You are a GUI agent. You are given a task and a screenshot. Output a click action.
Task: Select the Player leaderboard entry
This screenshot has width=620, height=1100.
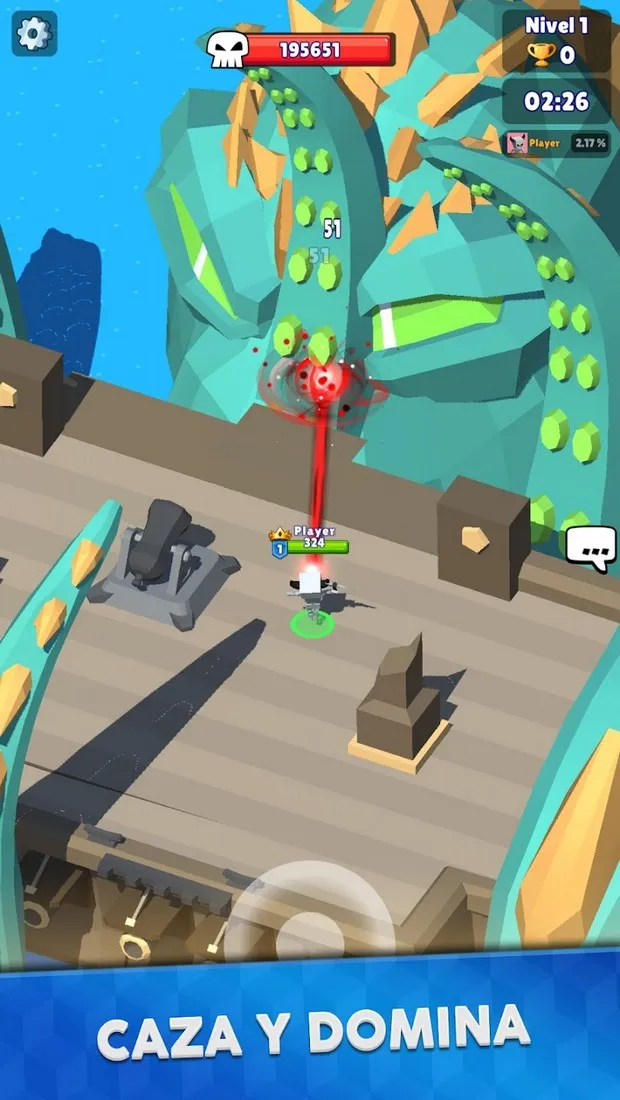(557, 143)
